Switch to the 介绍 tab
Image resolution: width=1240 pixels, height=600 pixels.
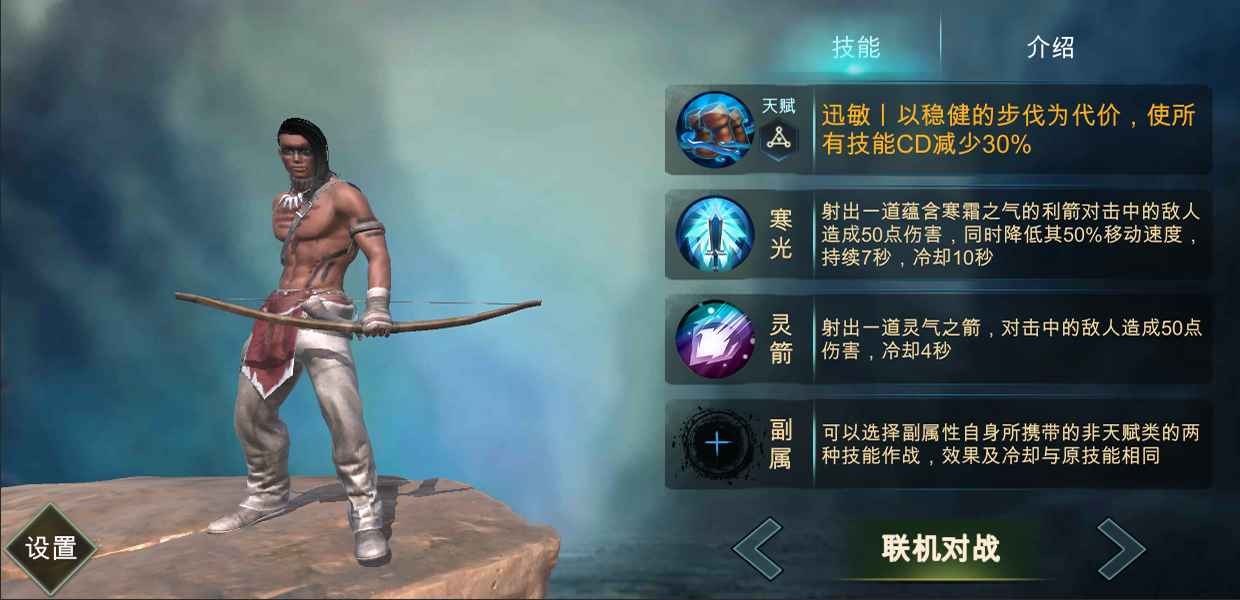point(1050,47)
